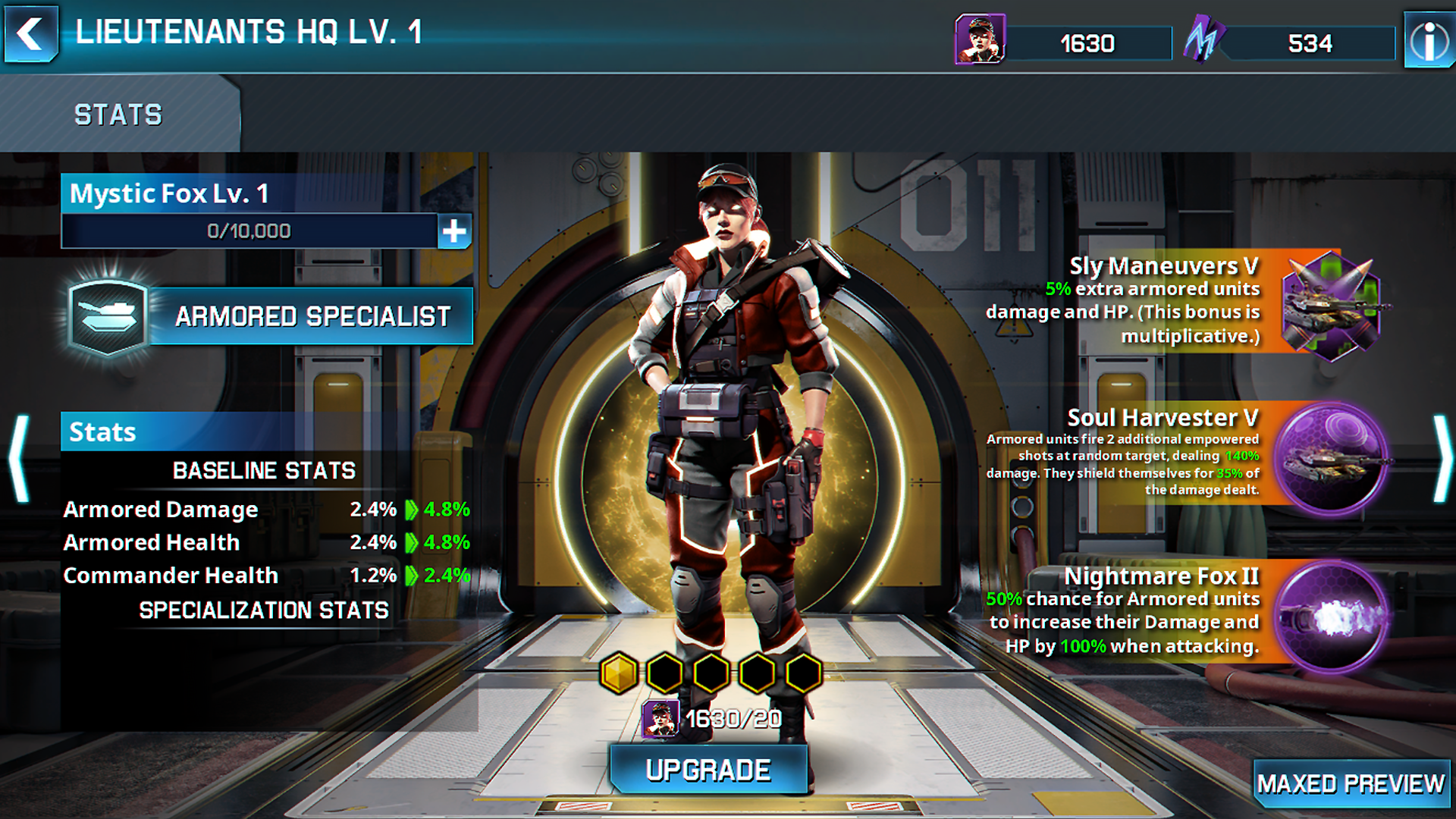Switch to the STATS tab
Viewport: 1456px width, 819px height.
(x=117, y=114)
